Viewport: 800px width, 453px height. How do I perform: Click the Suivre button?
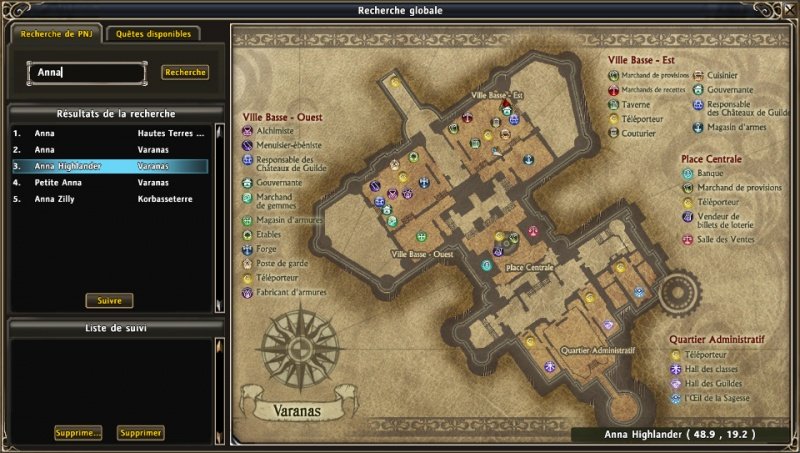(109, 300)
